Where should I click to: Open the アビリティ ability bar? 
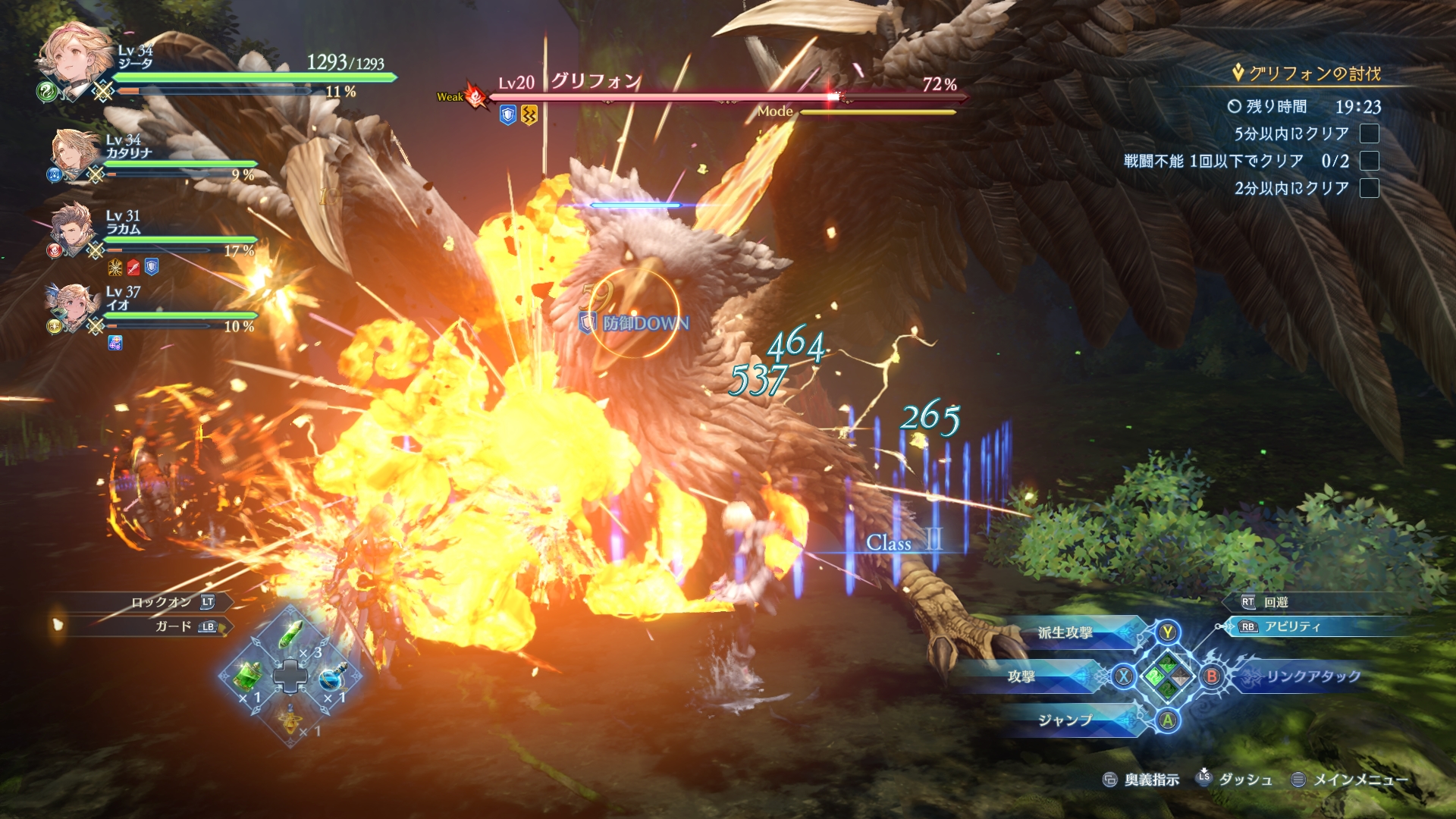coord(1292,626)
